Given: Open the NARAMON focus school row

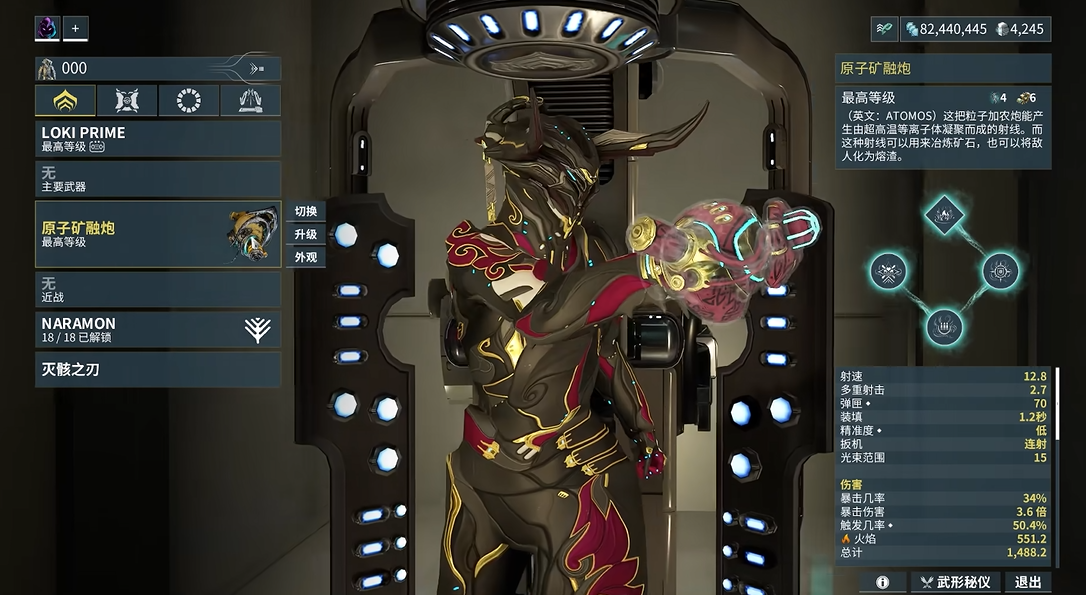Looking at the screenshot, I should pyautogui.click(x=157, y=329).
